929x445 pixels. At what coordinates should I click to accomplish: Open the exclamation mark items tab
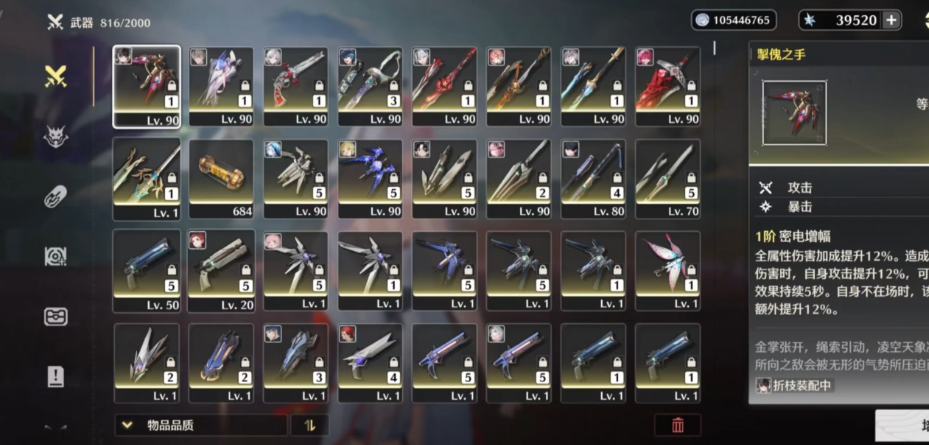[x=56, y=377]
